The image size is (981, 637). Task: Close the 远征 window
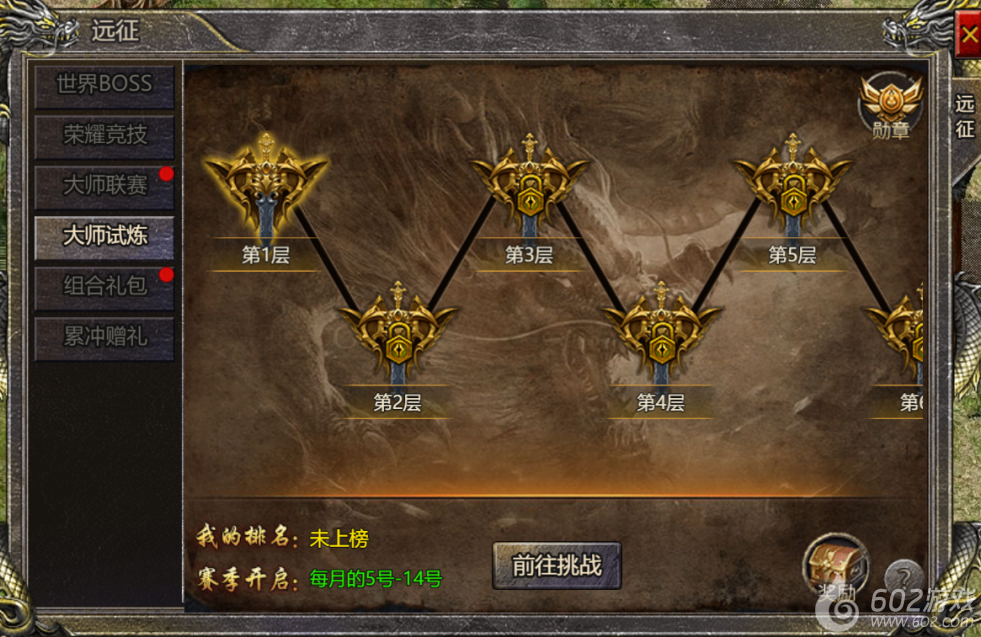click(968, 37)
